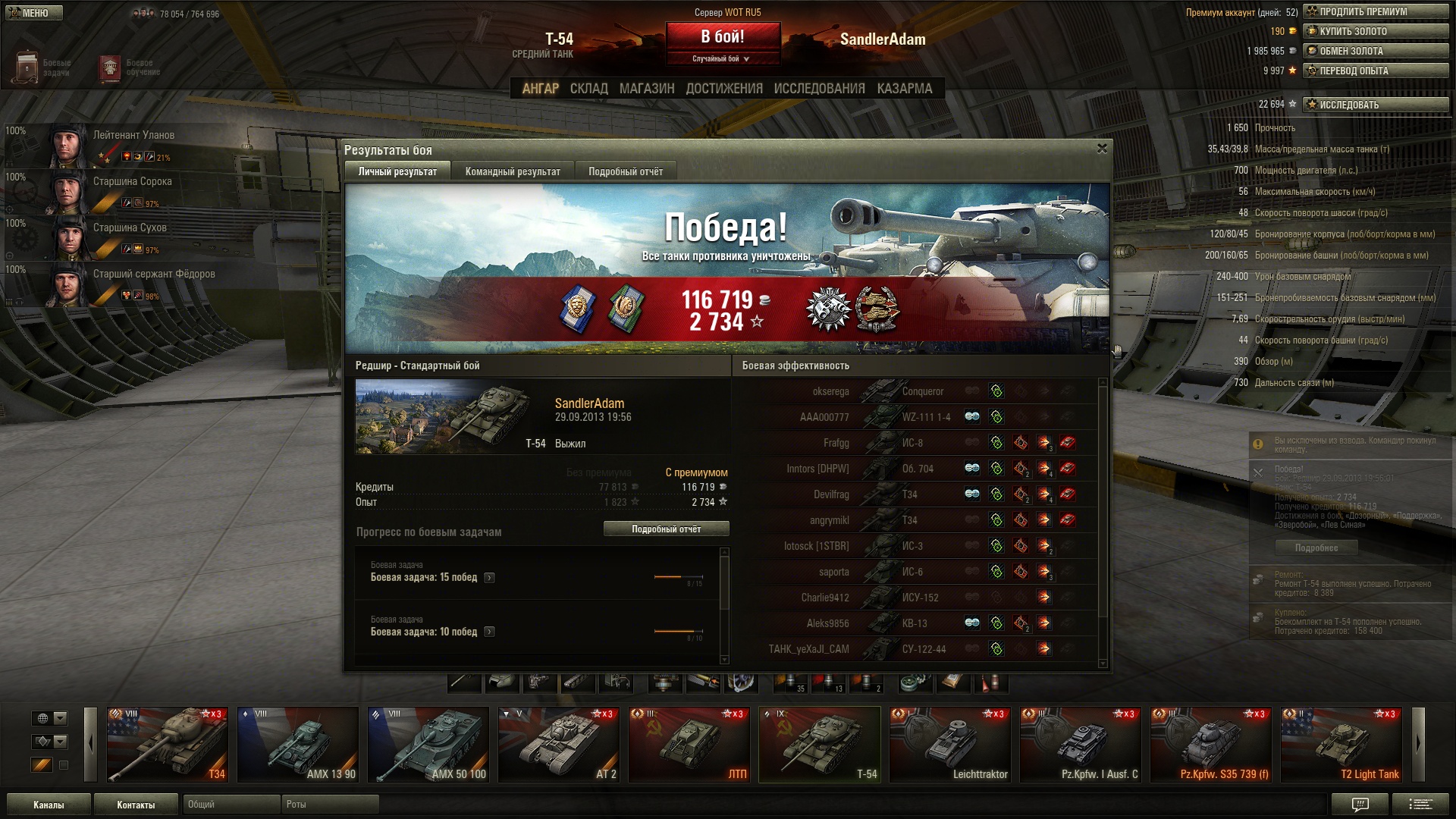Go to the МАГАЗИН section
This screenshot has width=1456, height=819.
pos(647,89)
